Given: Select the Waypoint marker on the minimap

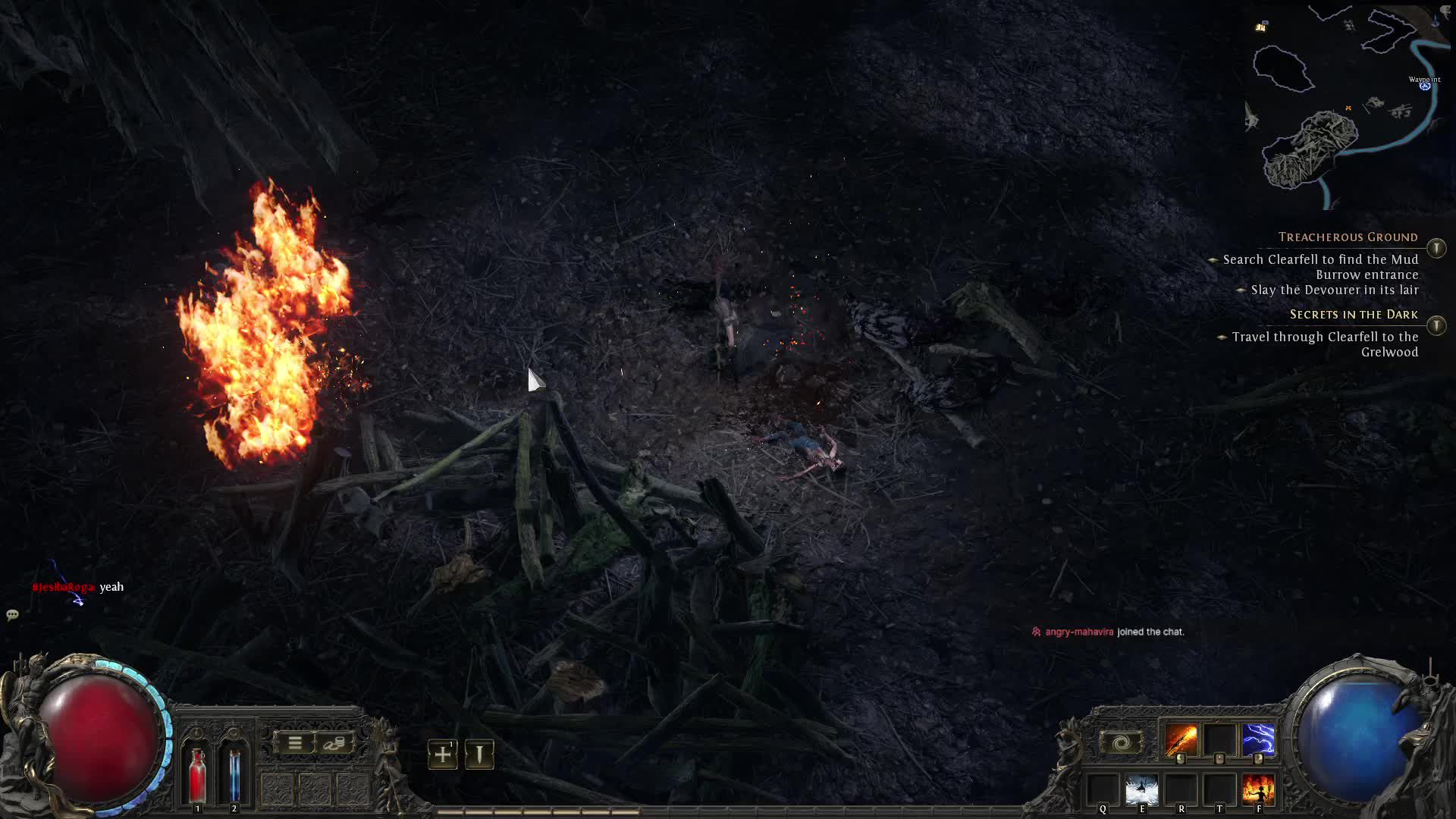Looking at the screenshot, I should (x=1425, y=86).
